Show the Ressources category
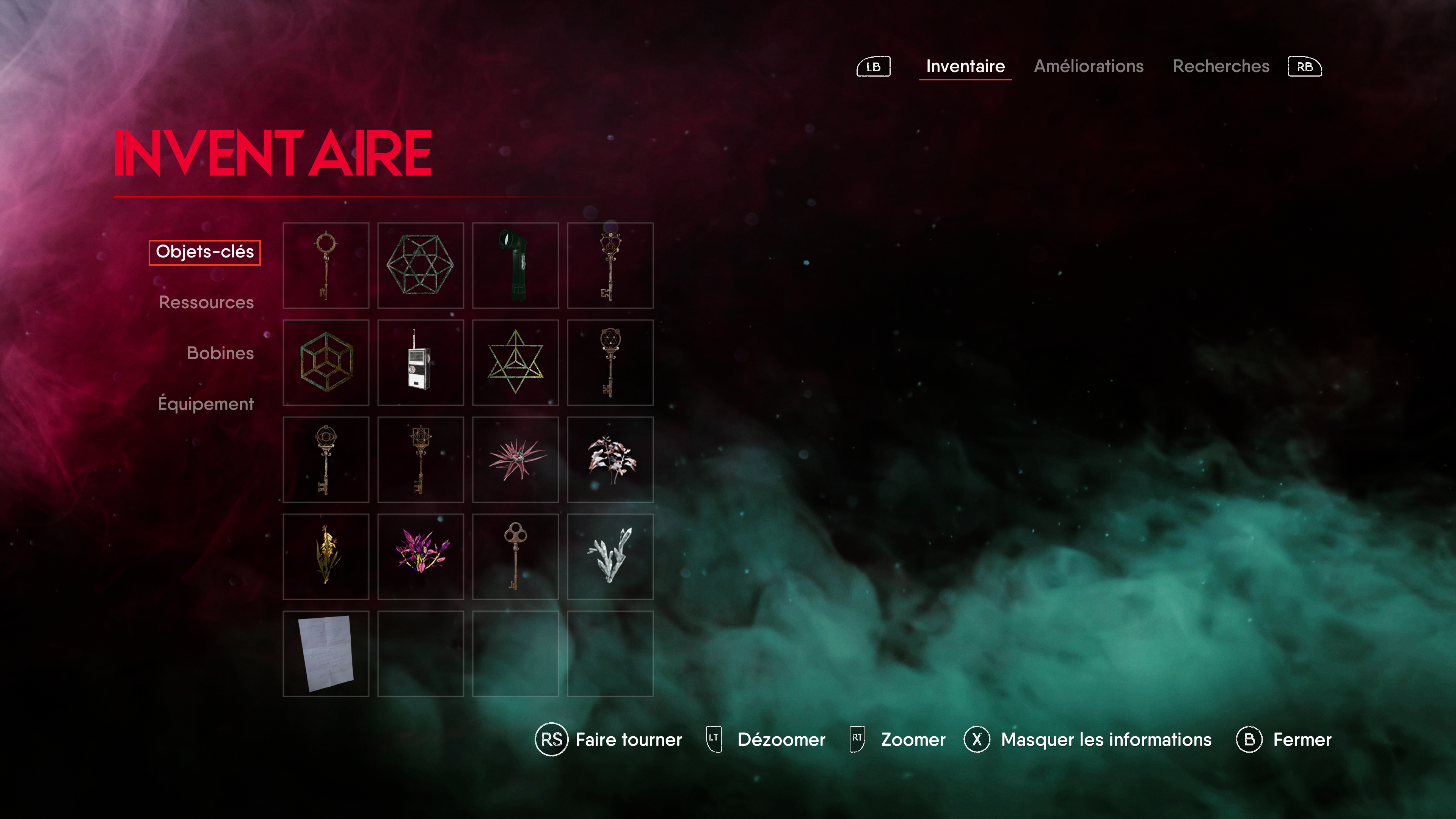The width and height of the screenshot is (1456, 819). 206,303
